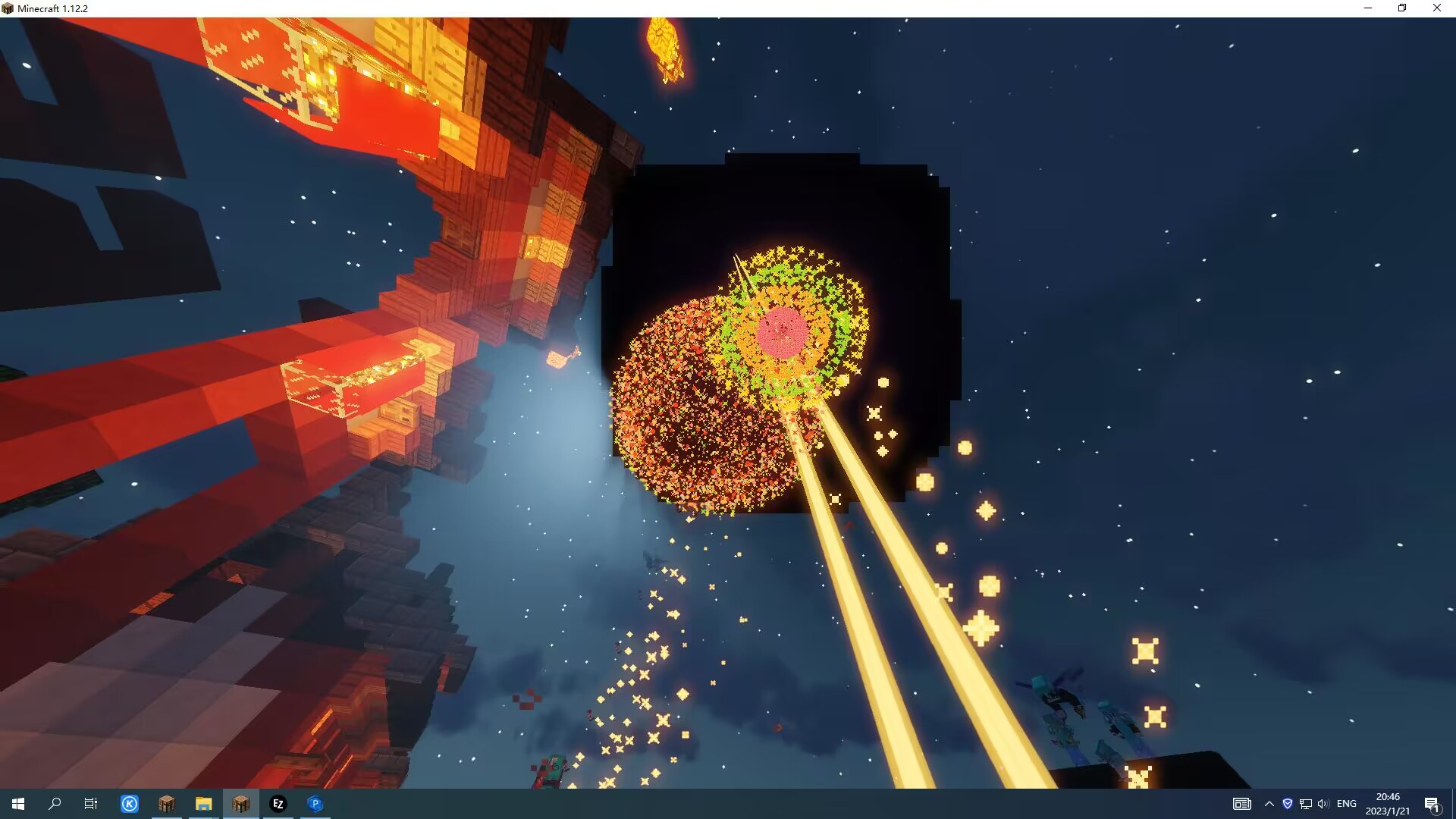Minimize the Minecraft window
The image size is (1456, 819).
tap(1368, 8)
